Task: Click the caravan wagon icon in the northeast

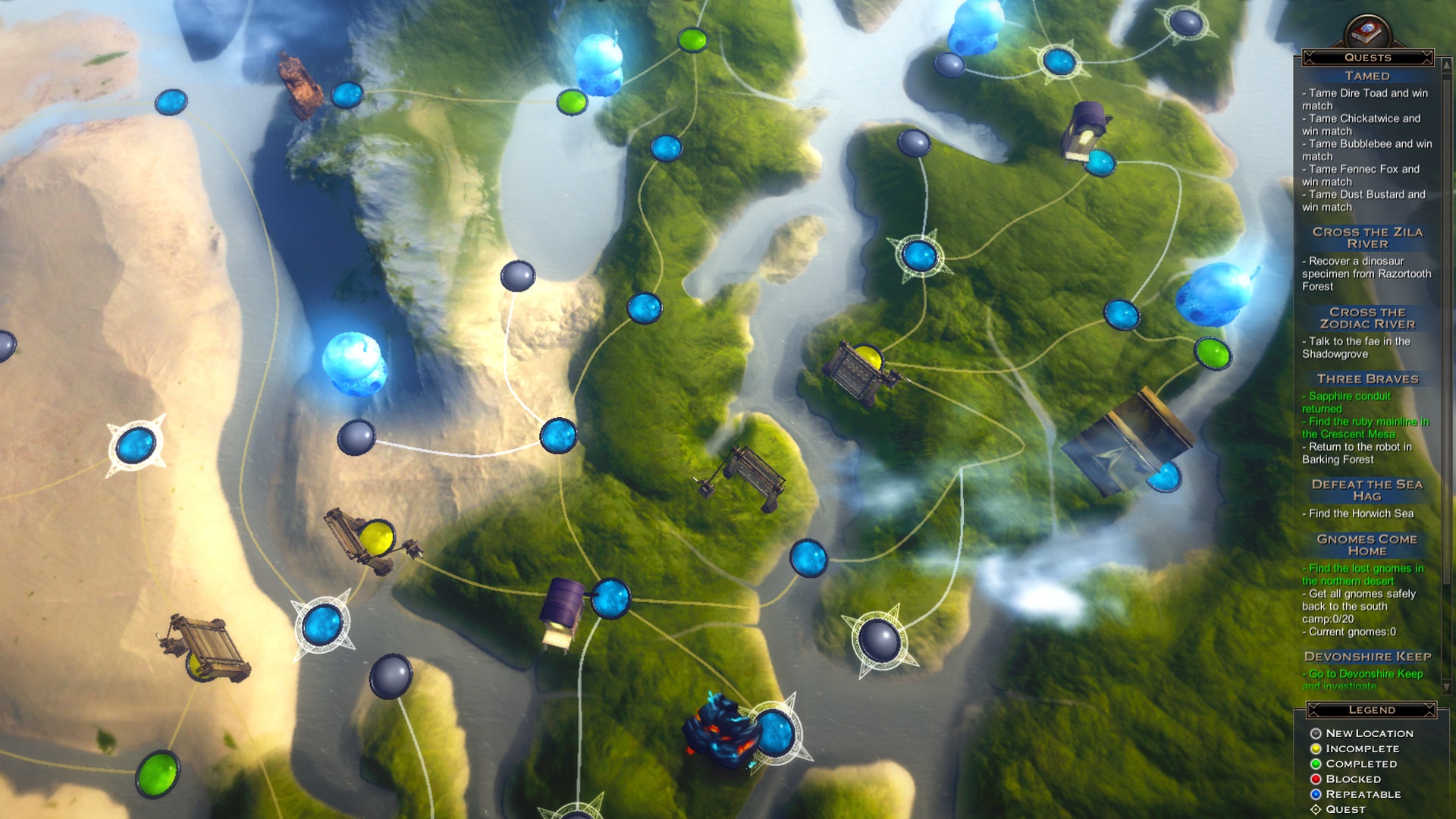Action: tap(1086, 131)
